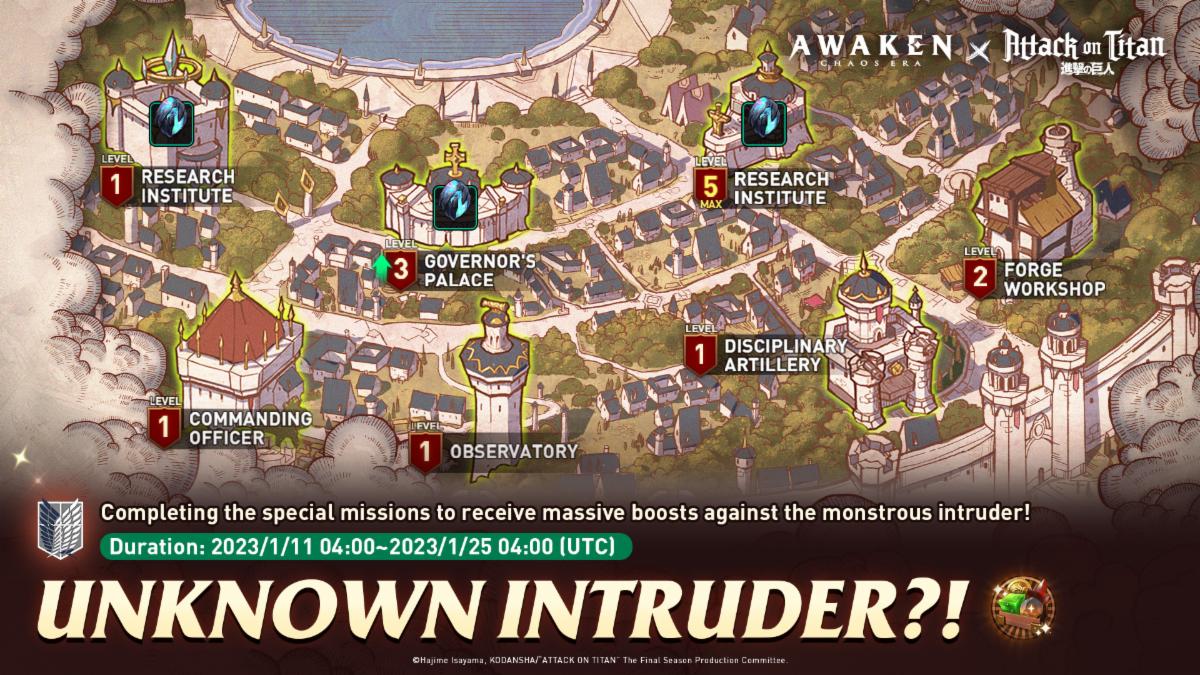1200x675 pixels.
Task: Claim the crystal icon over the MAX Research Institute
Action: (x=764, y=121)
